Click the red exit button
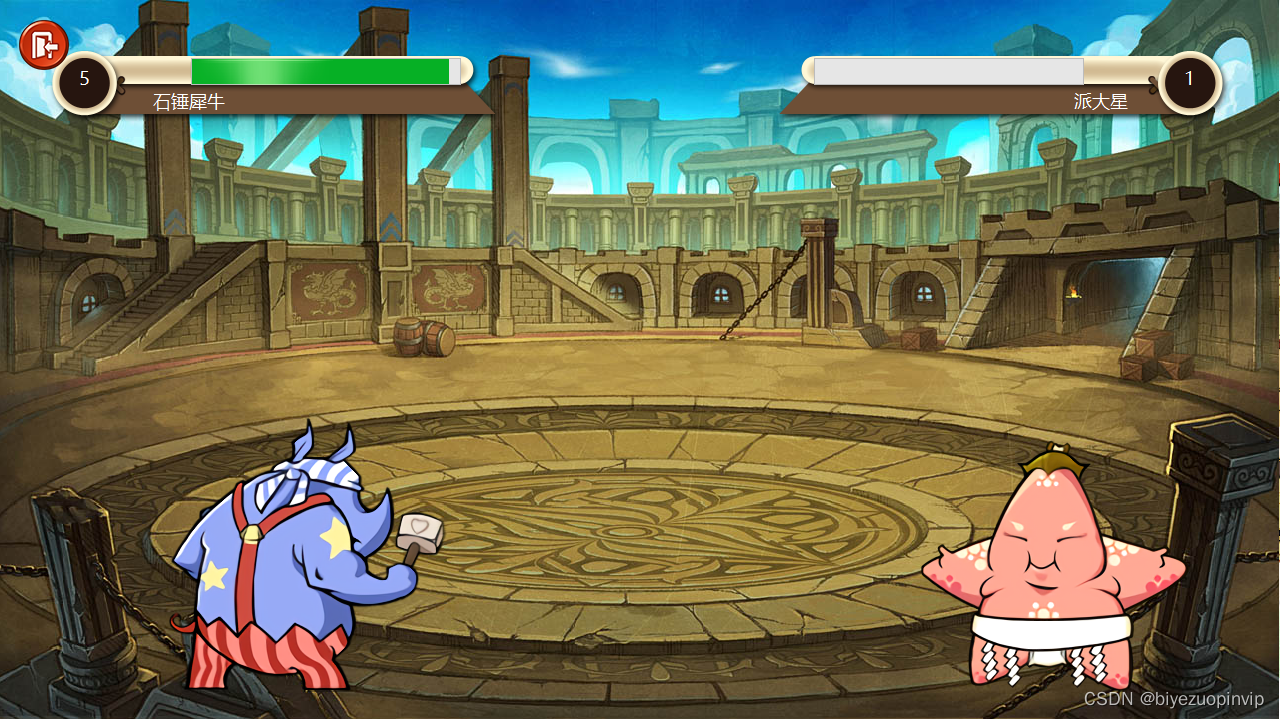 tap(43, 44)
